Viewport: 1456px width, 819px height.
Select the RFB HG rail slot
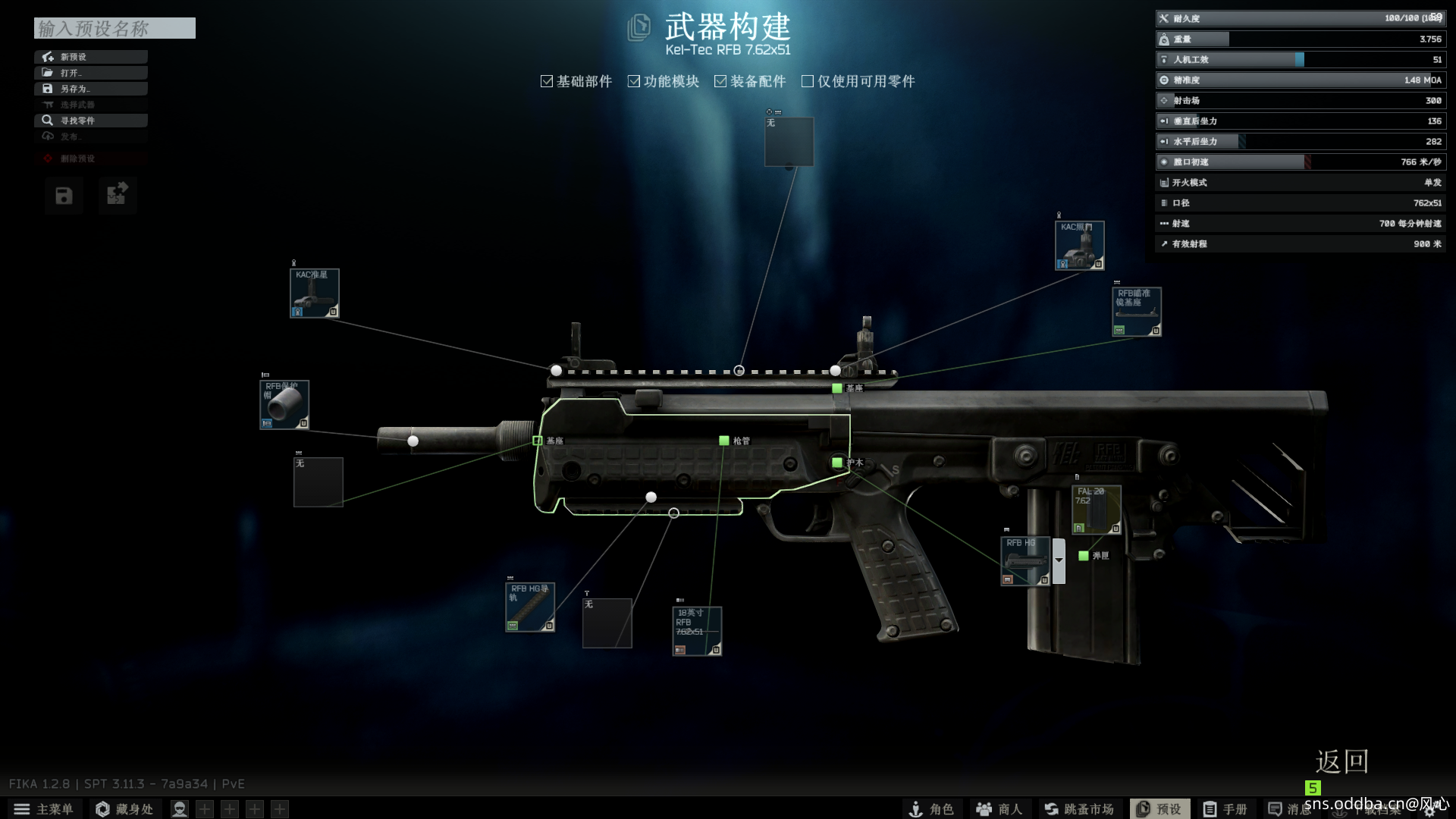530,607
